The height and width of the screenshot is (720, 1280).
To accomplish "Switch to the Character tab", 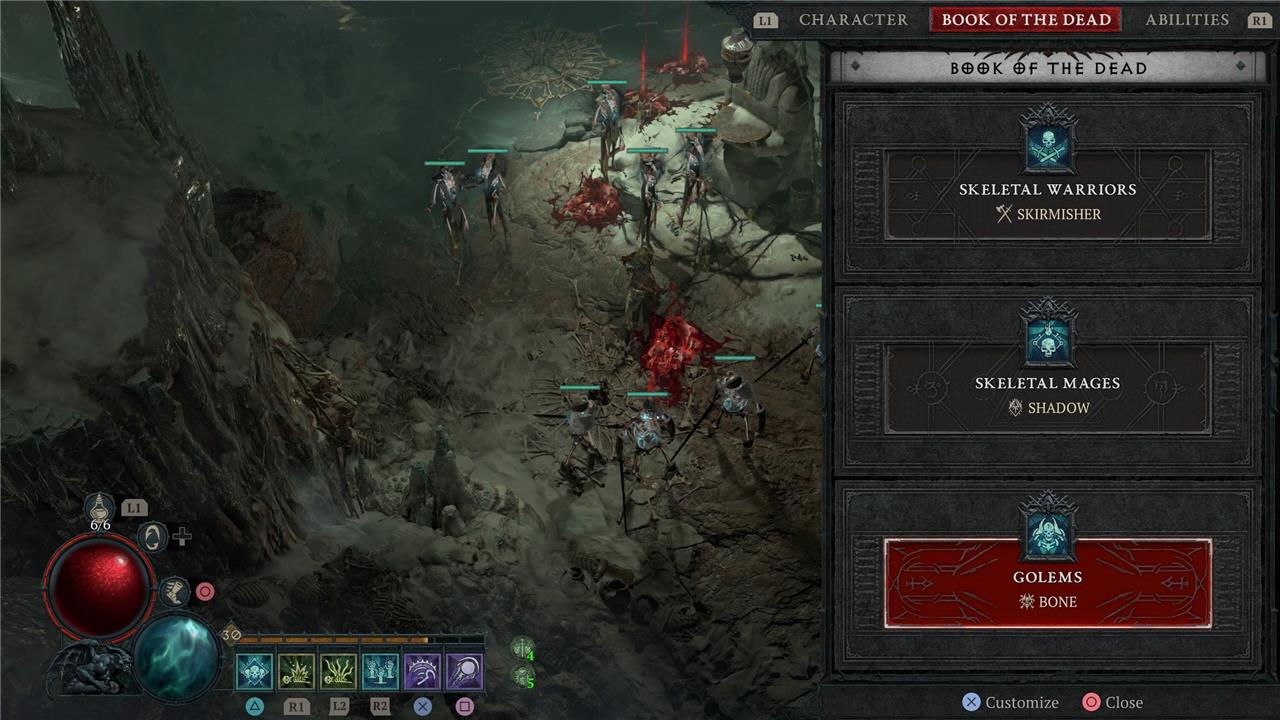I will (853, 20).
